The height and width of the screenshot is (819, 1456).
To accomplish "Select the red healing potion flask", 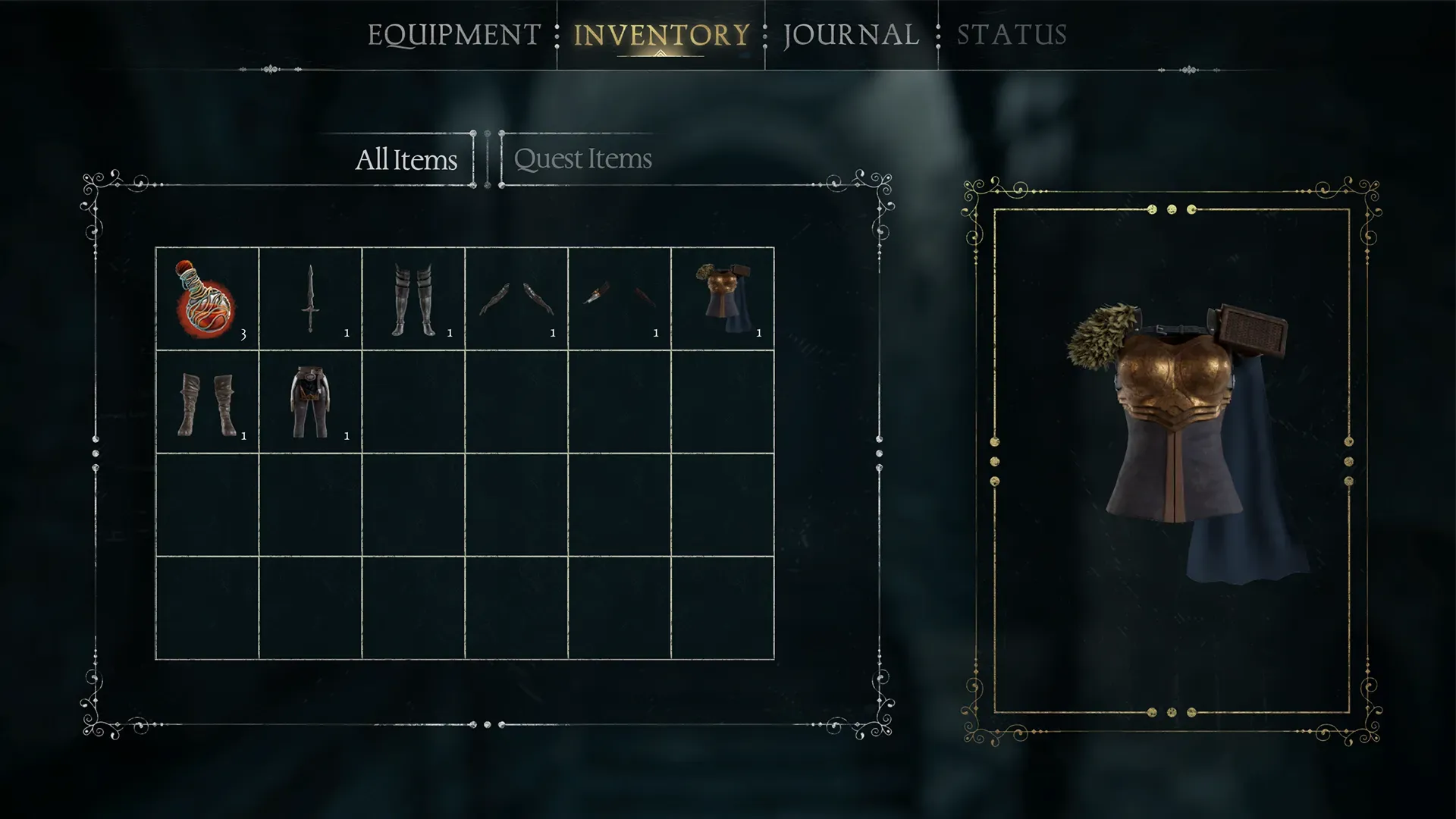I will [x=206, y=297].
